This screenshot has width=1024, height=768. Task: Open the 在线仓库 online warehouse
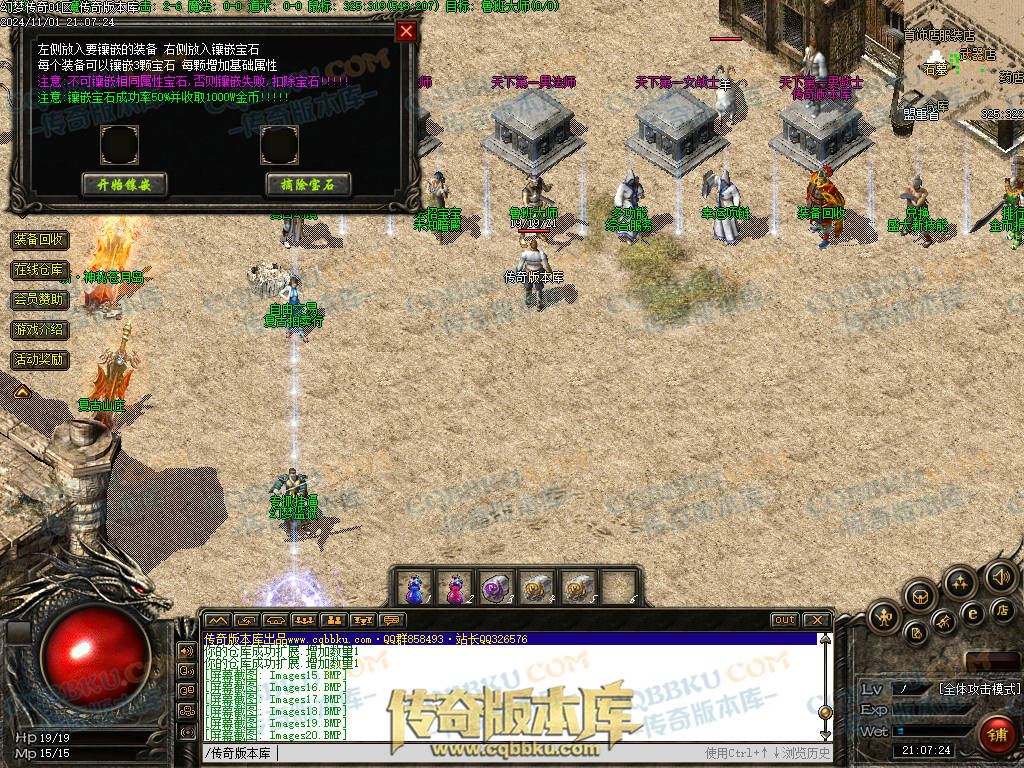coord(39,270)
